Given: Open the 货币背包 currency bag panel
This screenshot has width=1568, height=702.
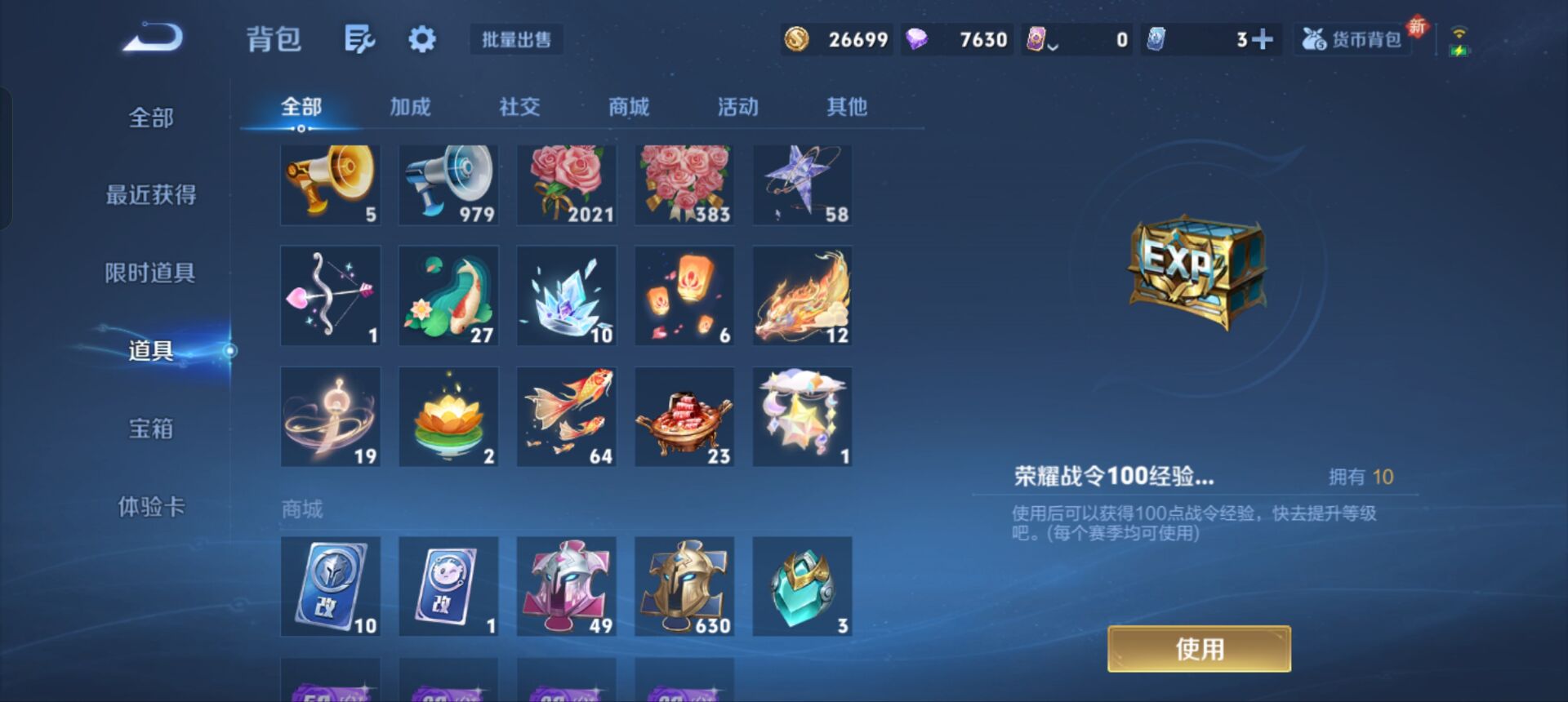Looking at the screenshot, I should (1352, 38).
